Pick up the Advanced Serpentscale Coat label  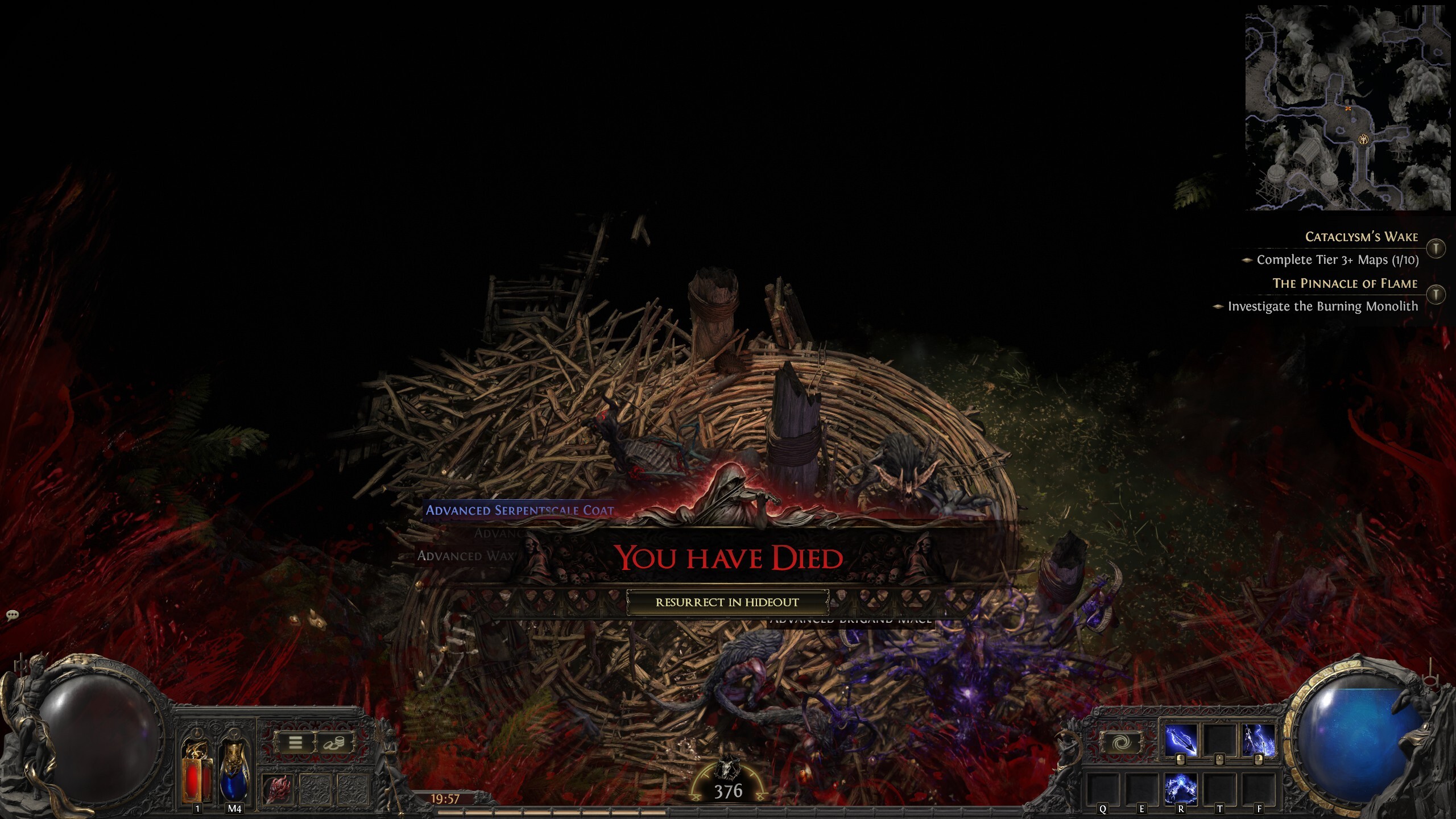coord(519,510)
